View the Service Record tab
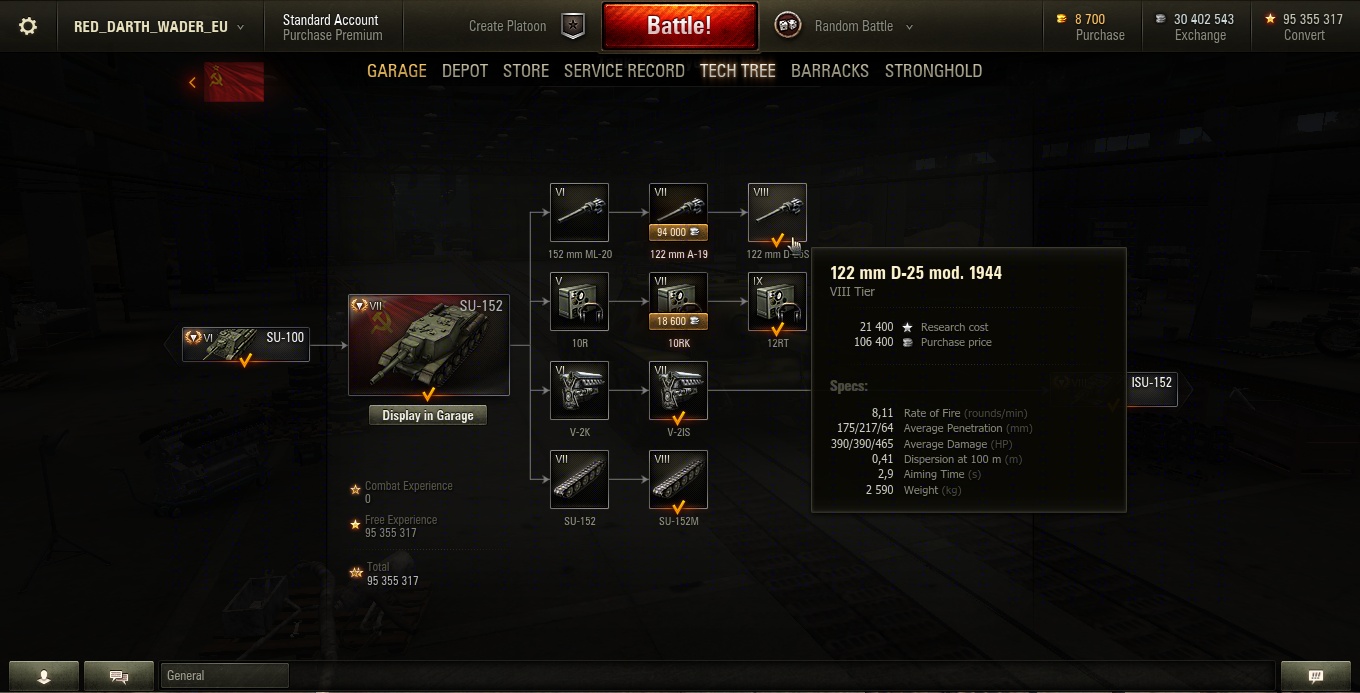Viewport: 1360px width, 693px height. (624, 71)
